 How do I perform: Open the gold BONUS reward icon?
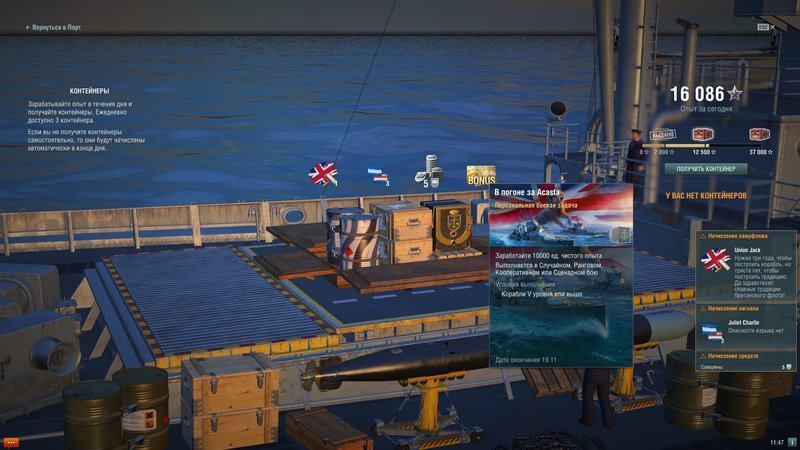point(481,176)
